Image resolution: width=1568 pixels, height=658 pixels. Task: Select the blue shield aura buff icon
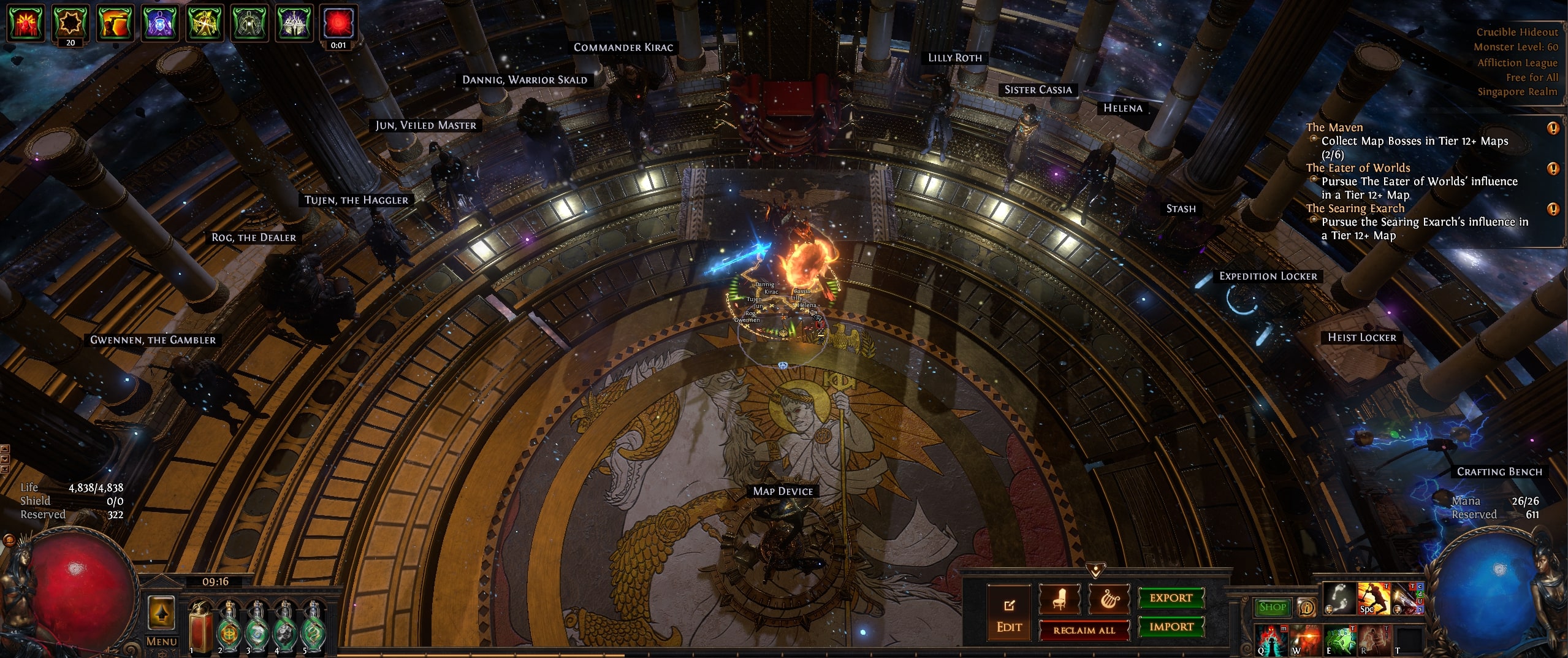[159, 23]
